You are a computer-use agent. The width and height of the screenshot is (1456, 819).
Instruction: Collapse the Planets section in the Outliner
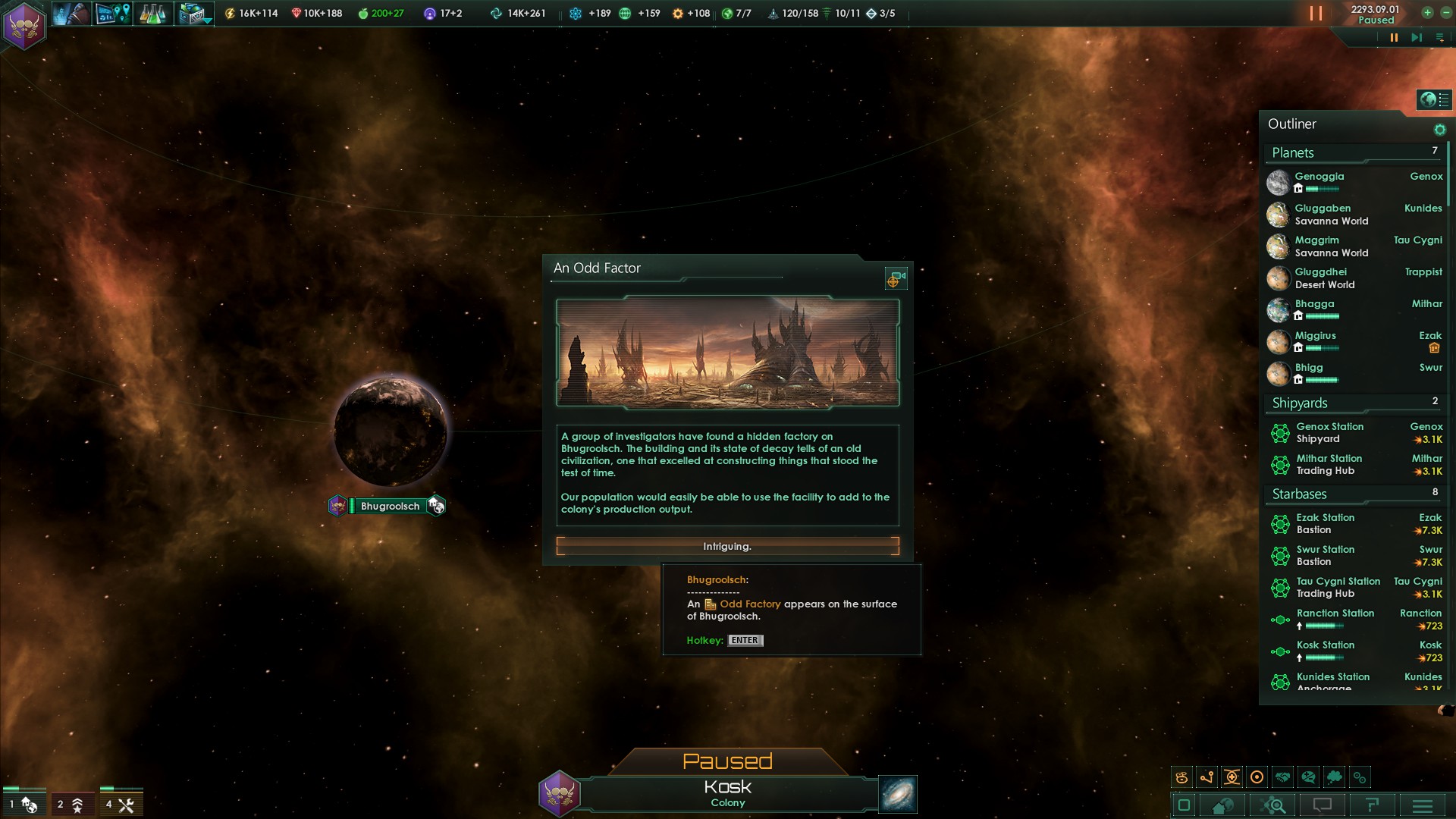(1292, 153)
